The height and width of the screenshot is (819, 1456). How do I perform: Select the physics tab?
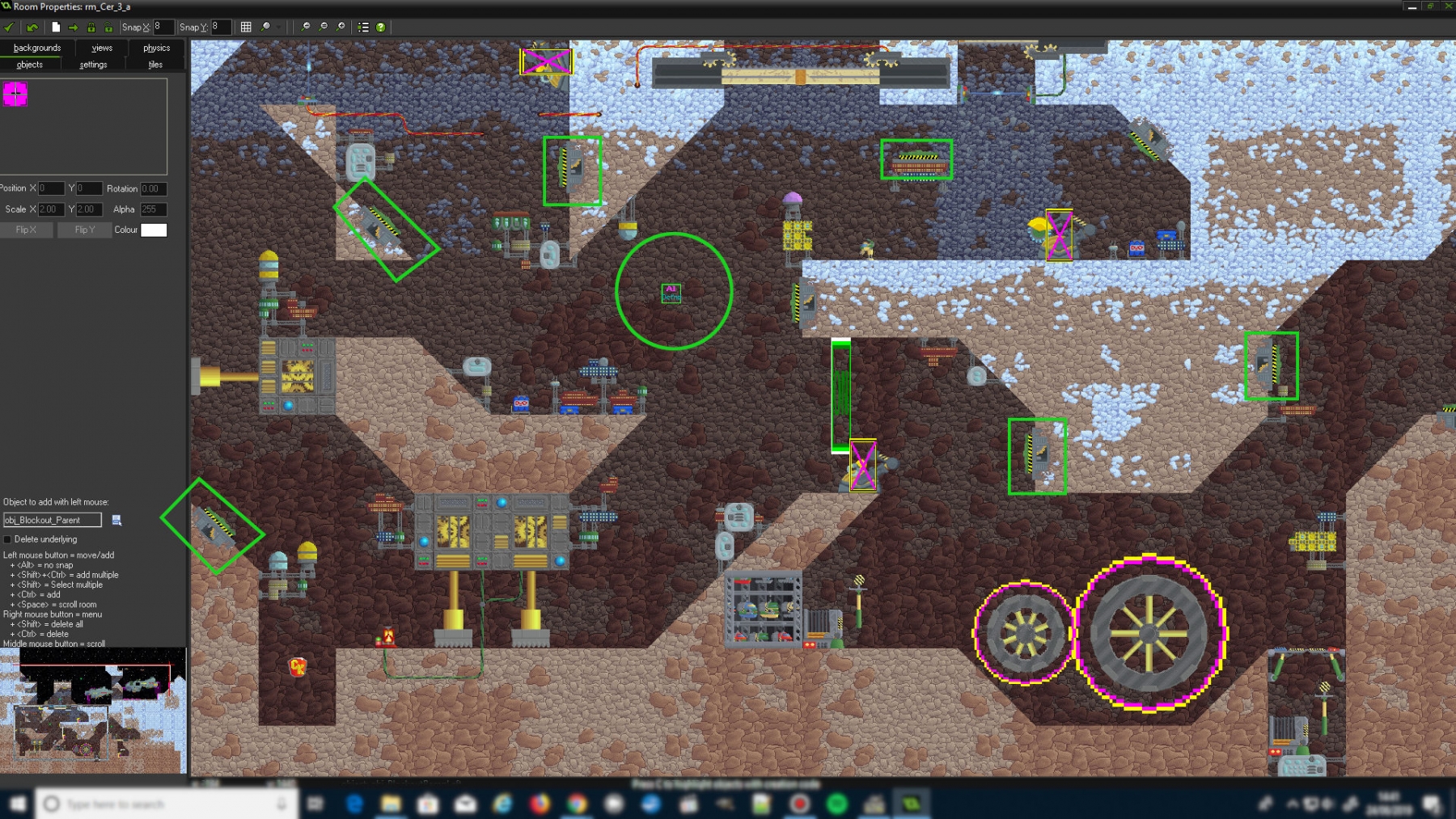156,48
